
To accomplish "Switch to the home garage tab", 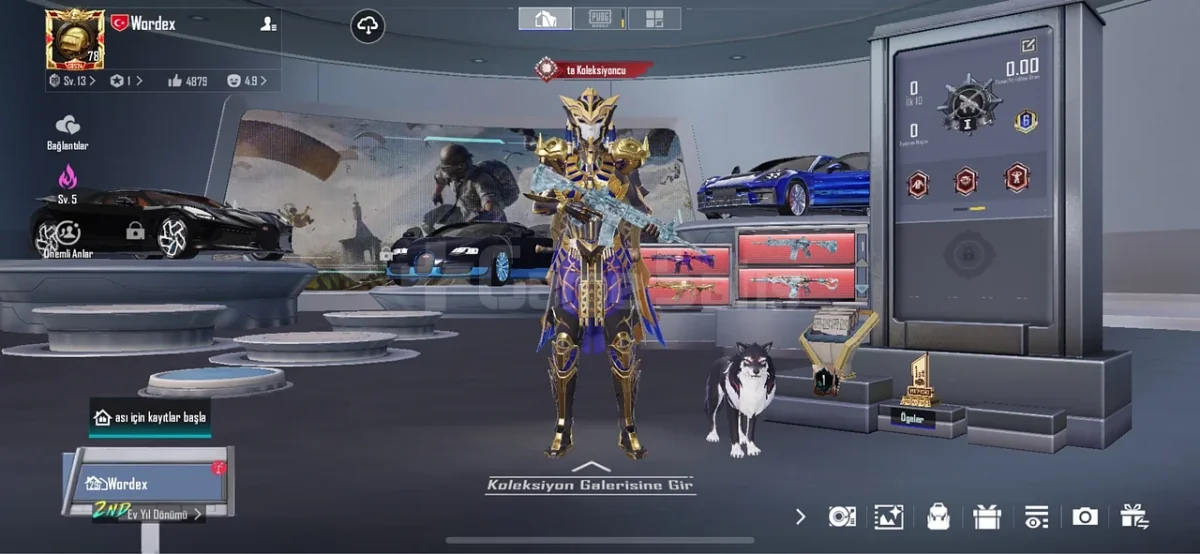I will point(545,18).
